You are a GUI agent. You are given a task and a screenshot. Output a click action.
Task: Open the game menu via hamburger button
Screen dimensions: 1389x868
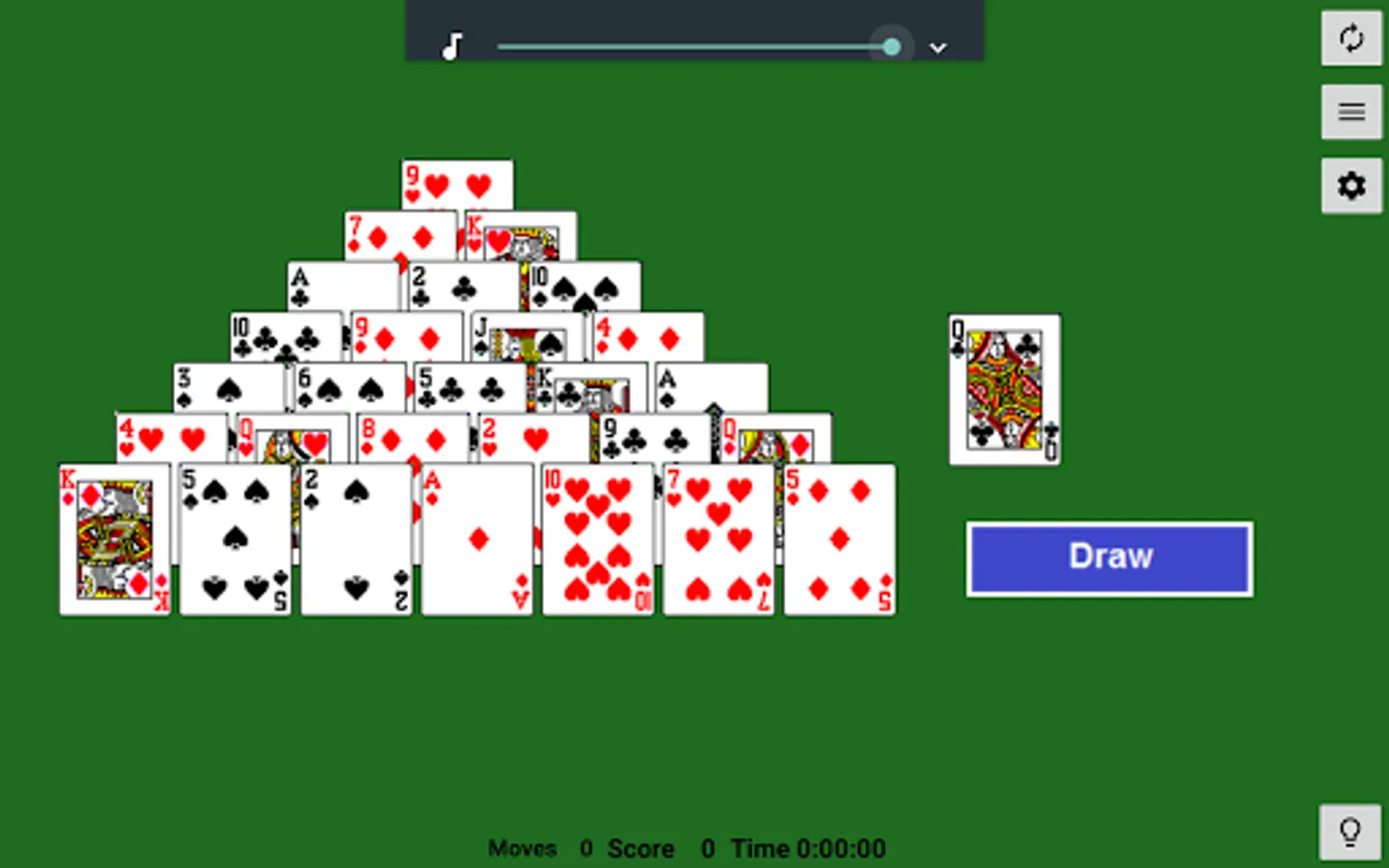pyautogui.click(x=1350, y=112)
